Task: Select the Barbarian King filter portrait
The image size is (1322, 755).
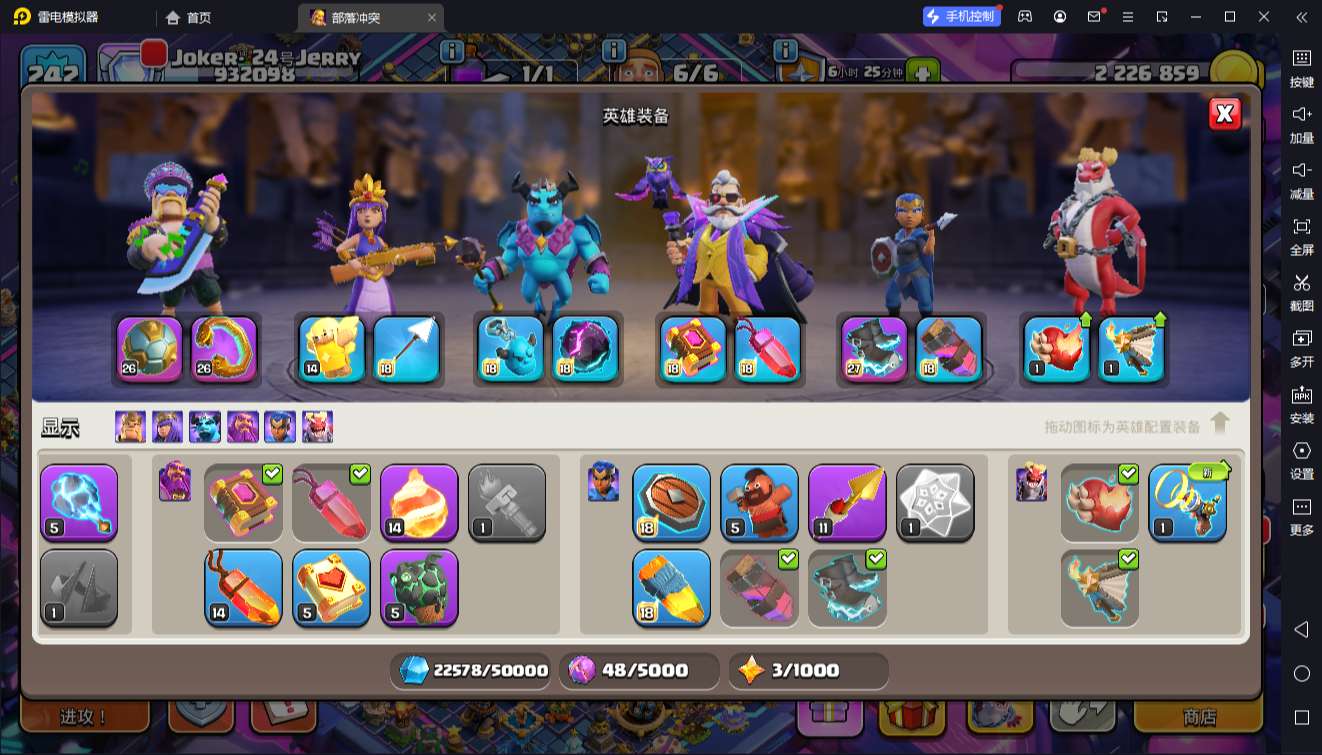Action: click(130, 427)
